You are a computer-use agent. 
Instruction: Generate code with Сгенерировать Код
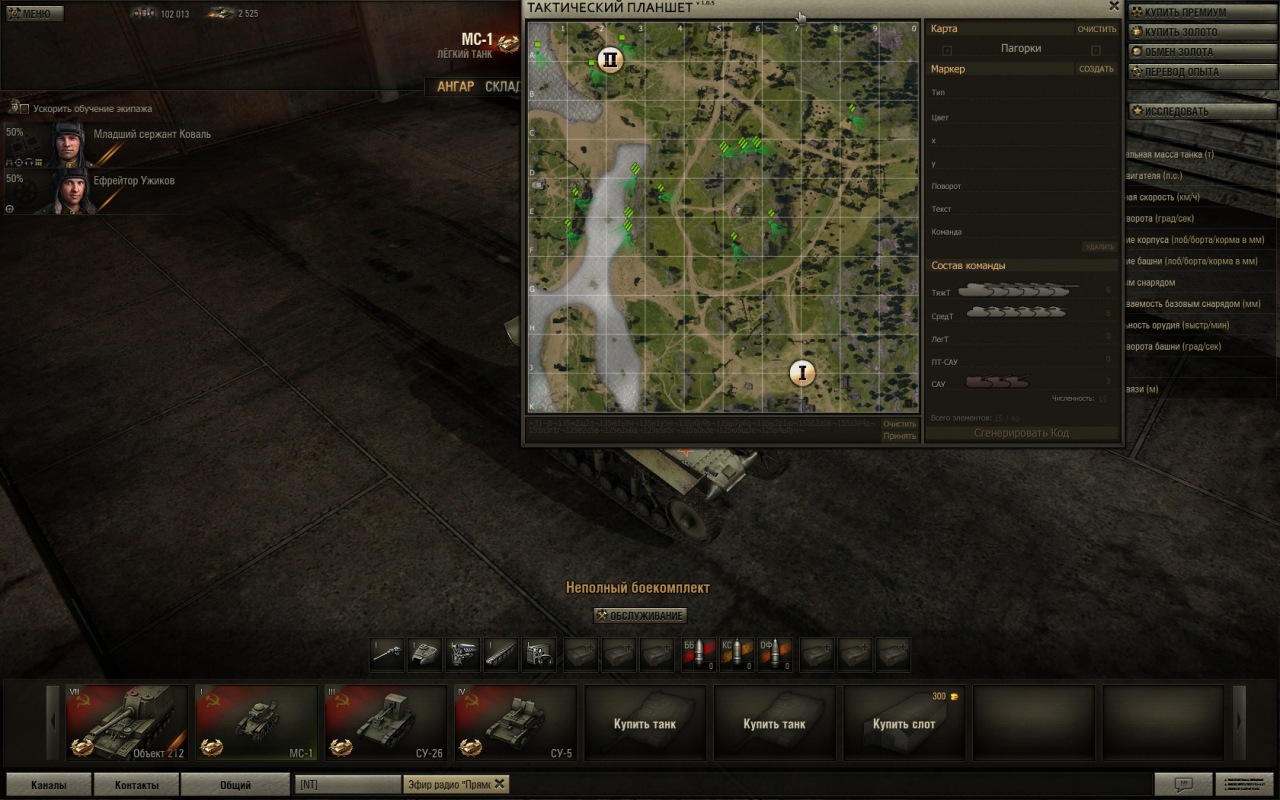[1021, 433]
